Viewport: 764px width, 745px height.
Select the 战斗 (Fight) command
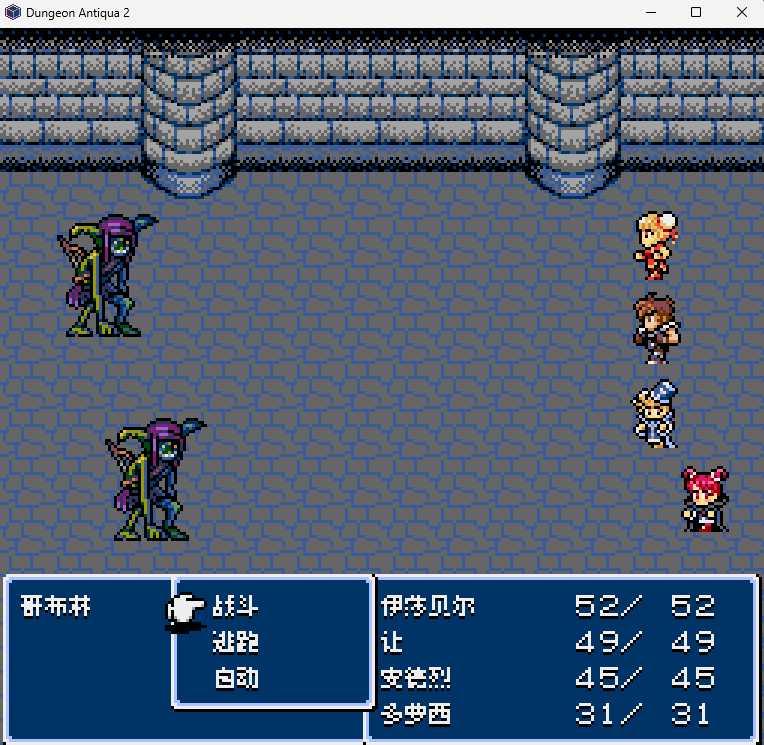click(236, 606)
